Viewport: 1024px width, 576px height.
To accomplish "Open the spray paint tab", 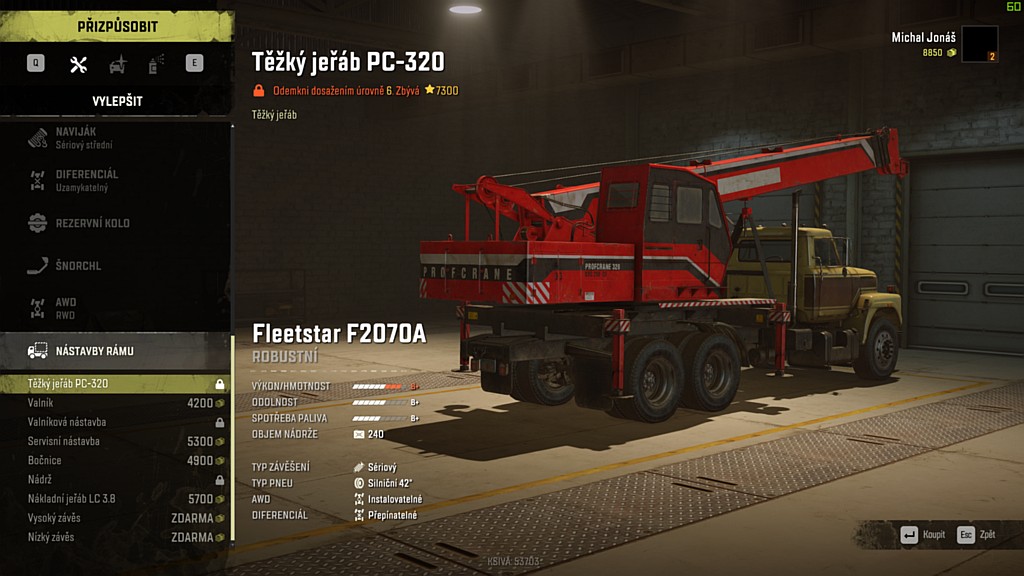I will click(156, 65).
